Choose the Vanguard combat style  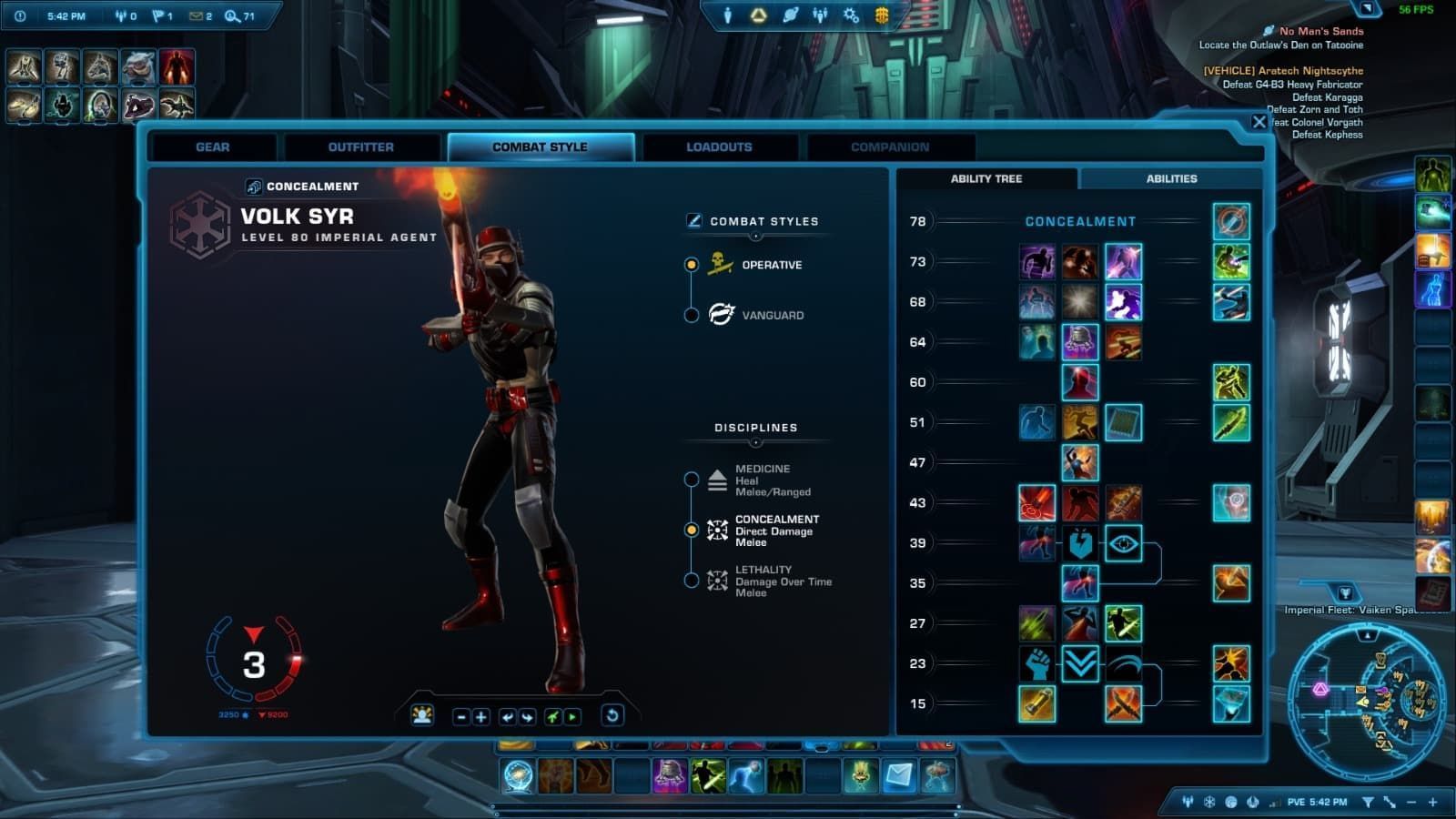(x=692, y=315)
